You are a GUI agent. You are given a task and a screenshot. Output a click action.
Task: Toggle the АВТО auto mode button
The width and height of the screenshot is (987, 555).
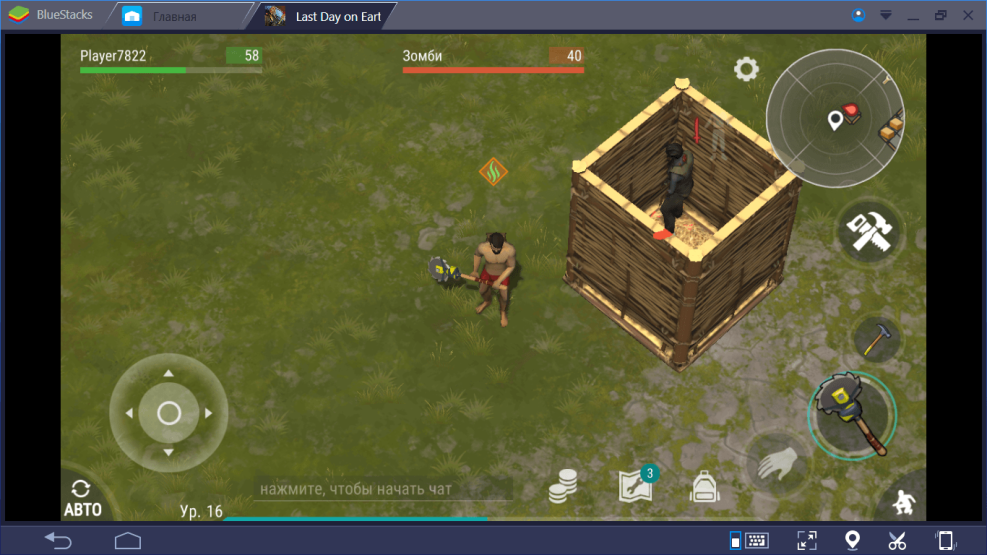pos(82,497)
